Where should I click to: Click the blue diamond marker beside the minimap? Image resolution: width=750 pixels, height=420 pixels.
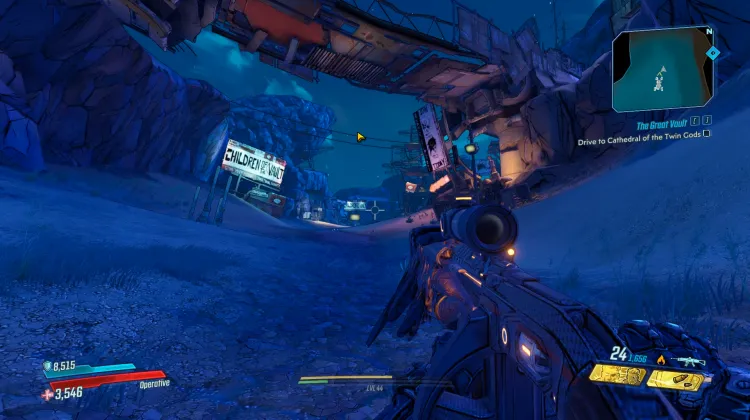point(713,51)
